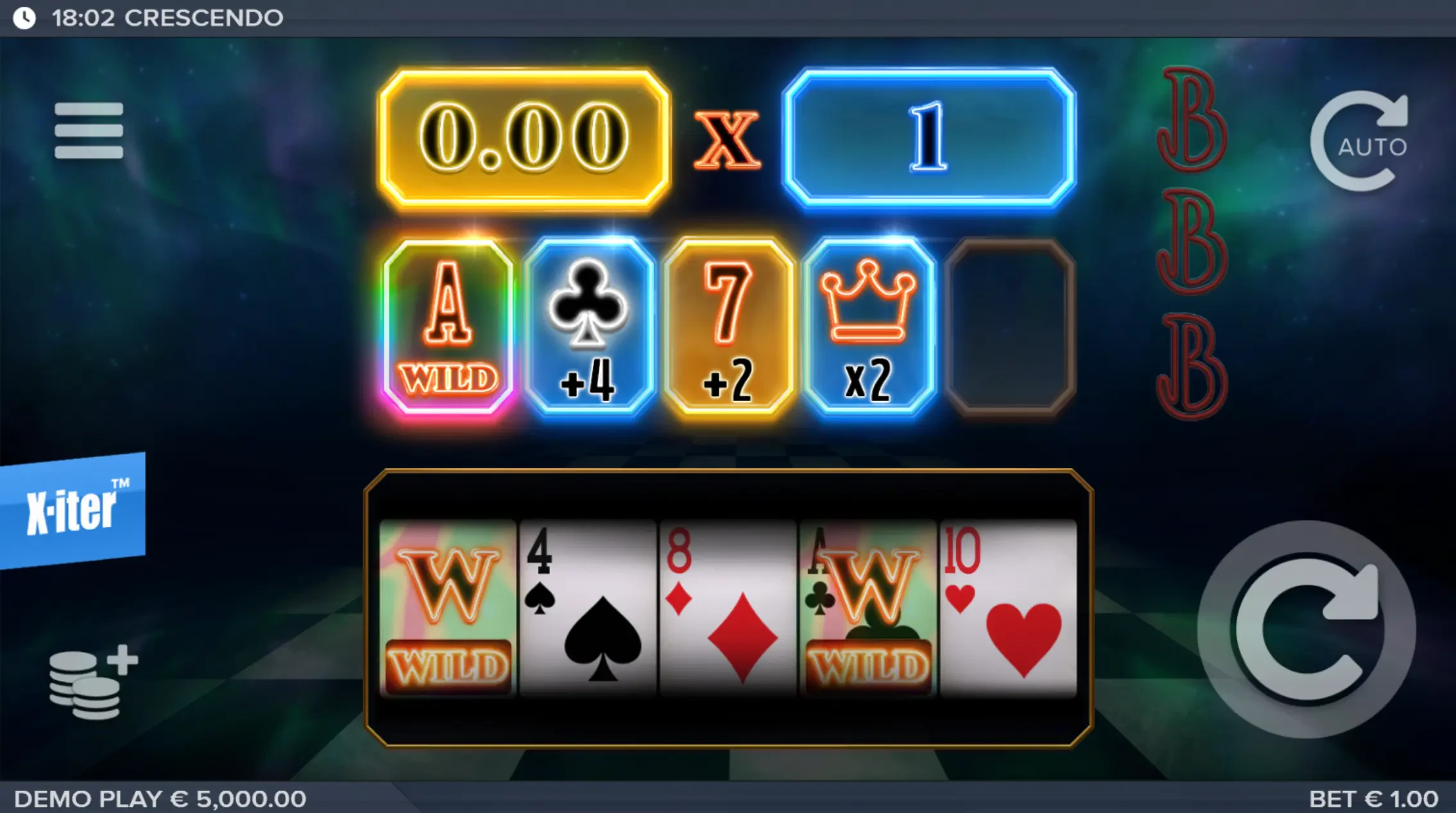1456x813 pixels.
Task: Open the hamburger game menu
Action: pyautogui.click(x=90, y=130)
